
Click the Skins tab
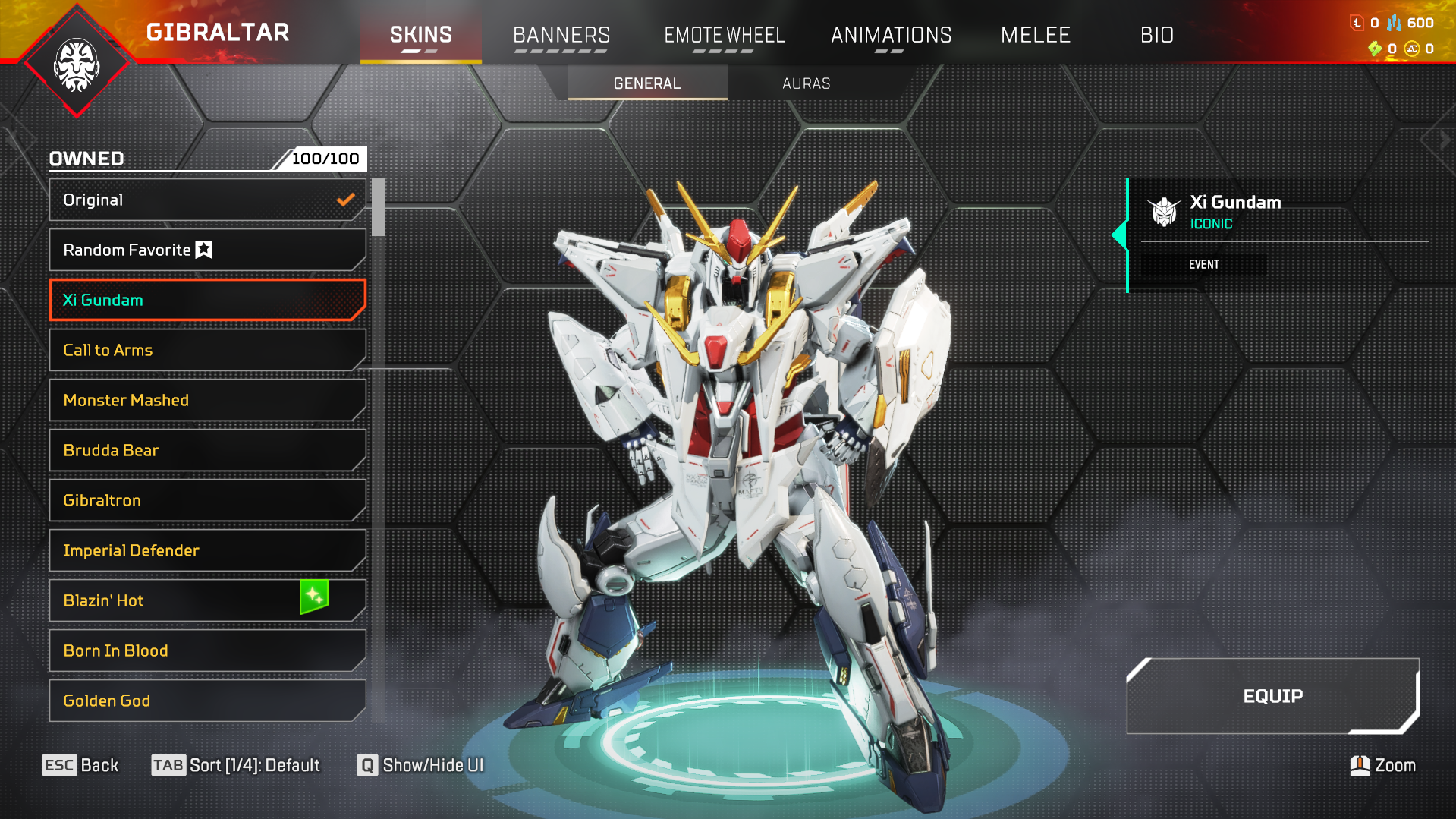(x=420, y=35)
